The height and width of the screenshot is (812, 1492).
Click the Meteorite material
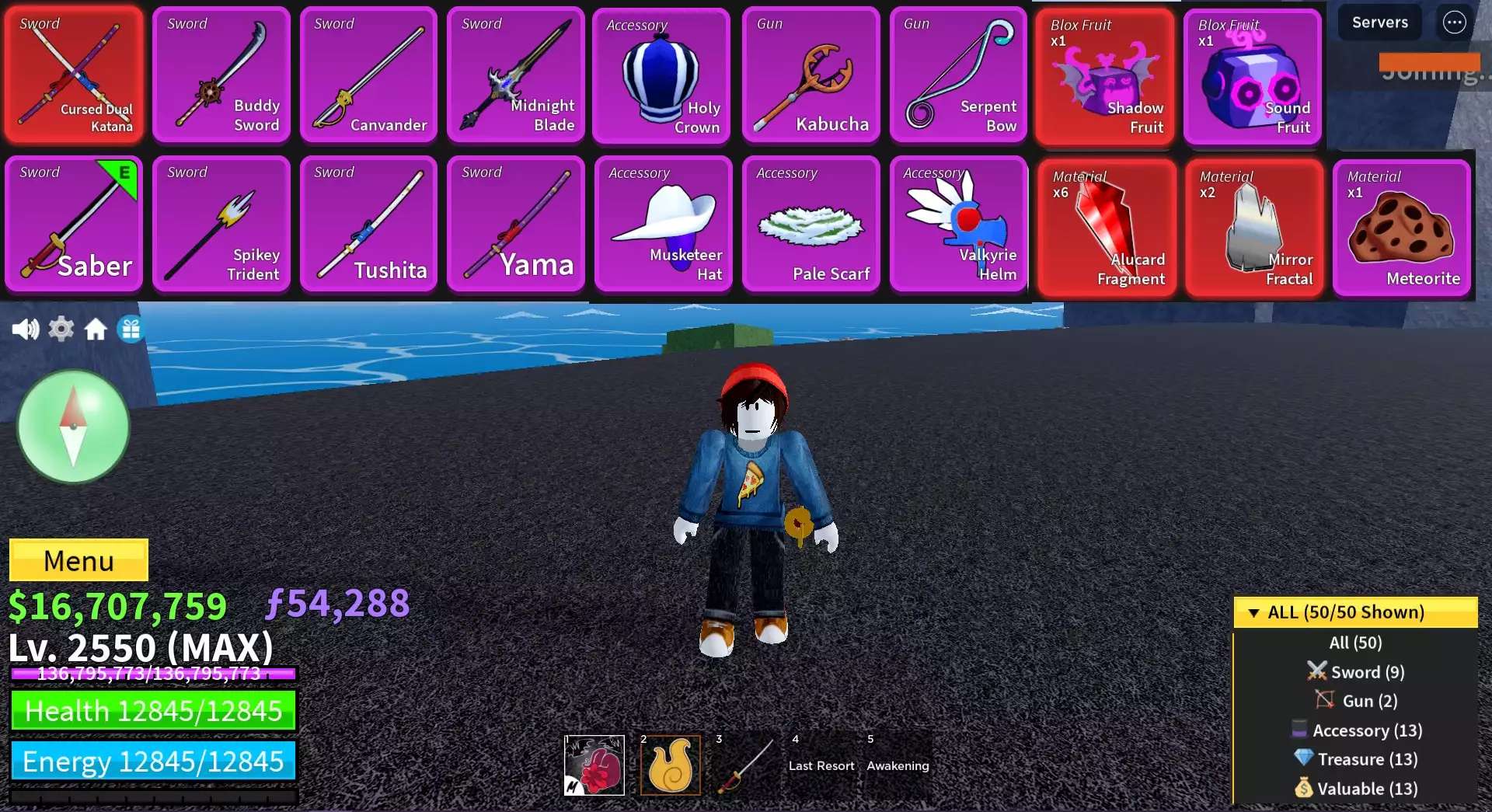click(x=1401, y=225)
